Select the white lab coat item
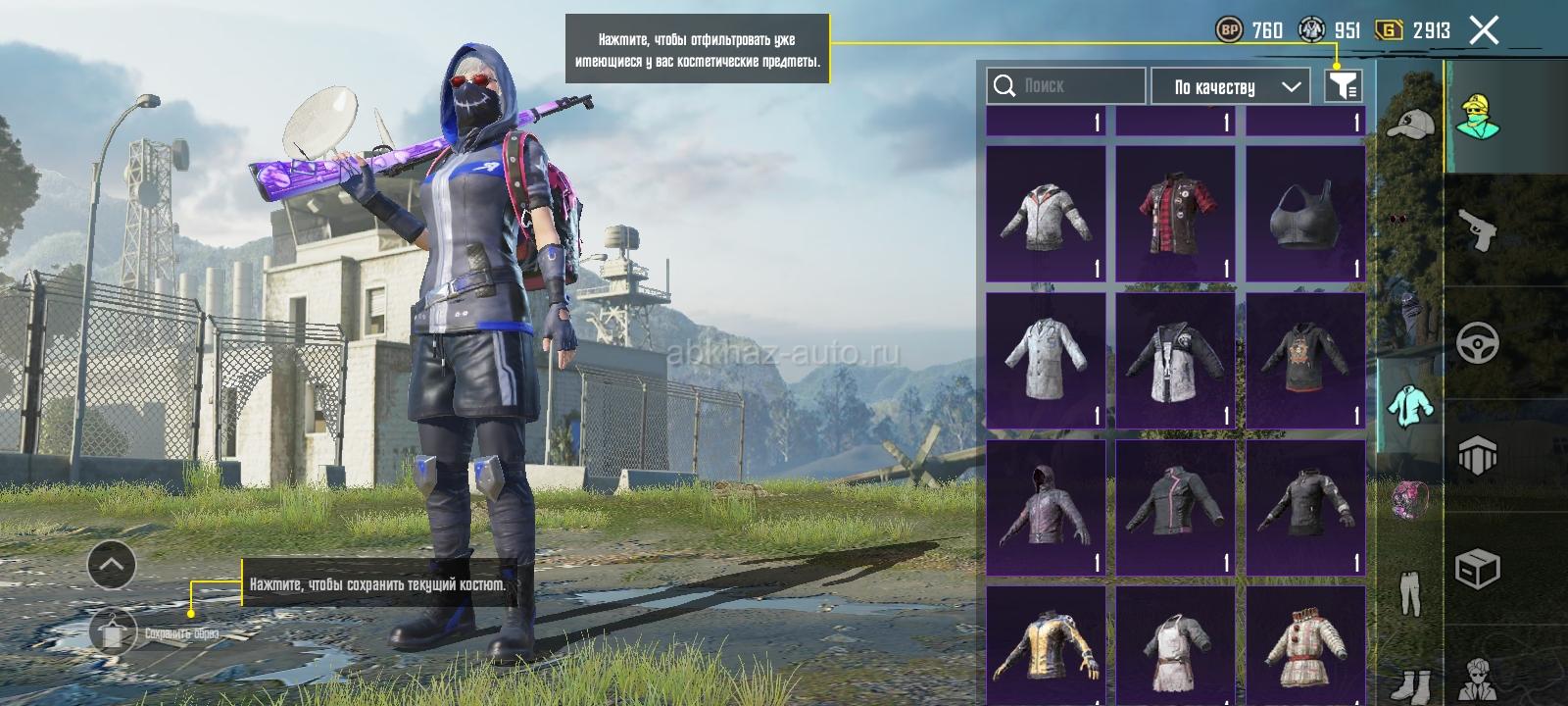The height and width of the screenshot is (706, 1568). point(1046,360)
